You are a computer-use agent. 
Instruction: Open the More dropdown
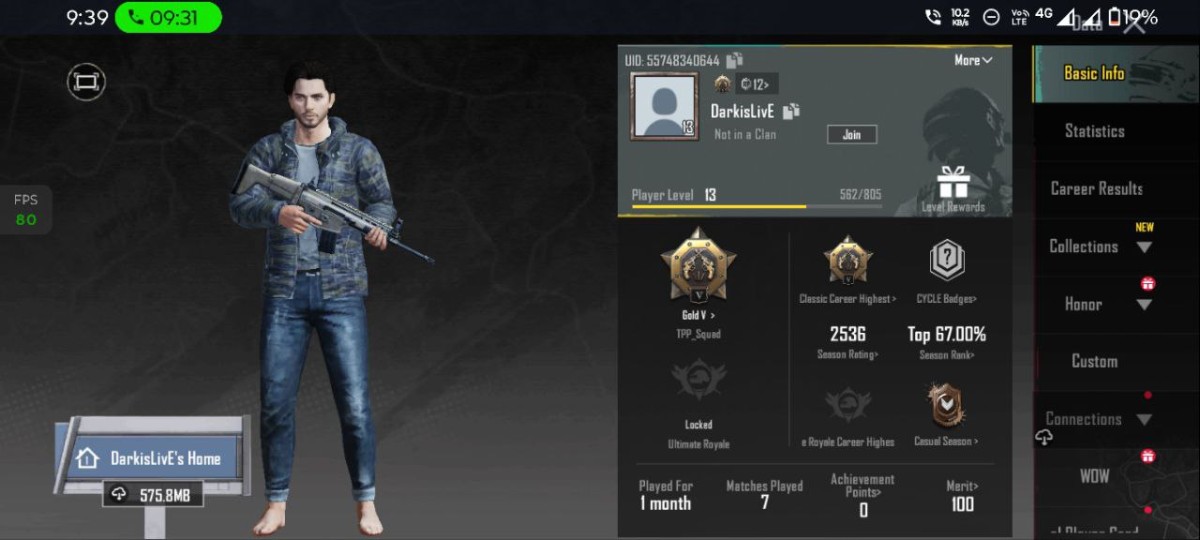point(972,60)
